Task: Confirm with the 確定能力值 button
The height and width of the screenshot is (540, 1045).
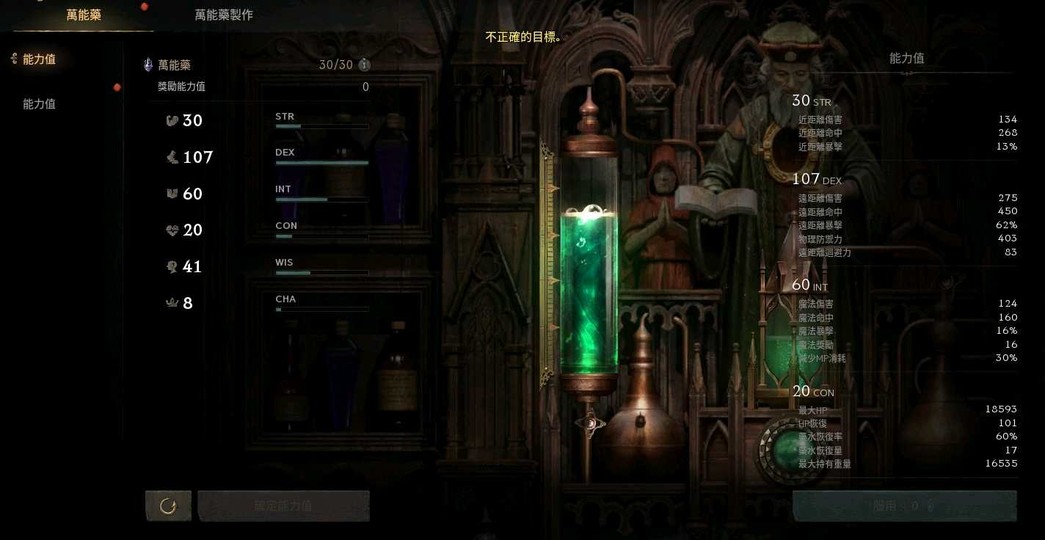Action: tap(284, 506)
